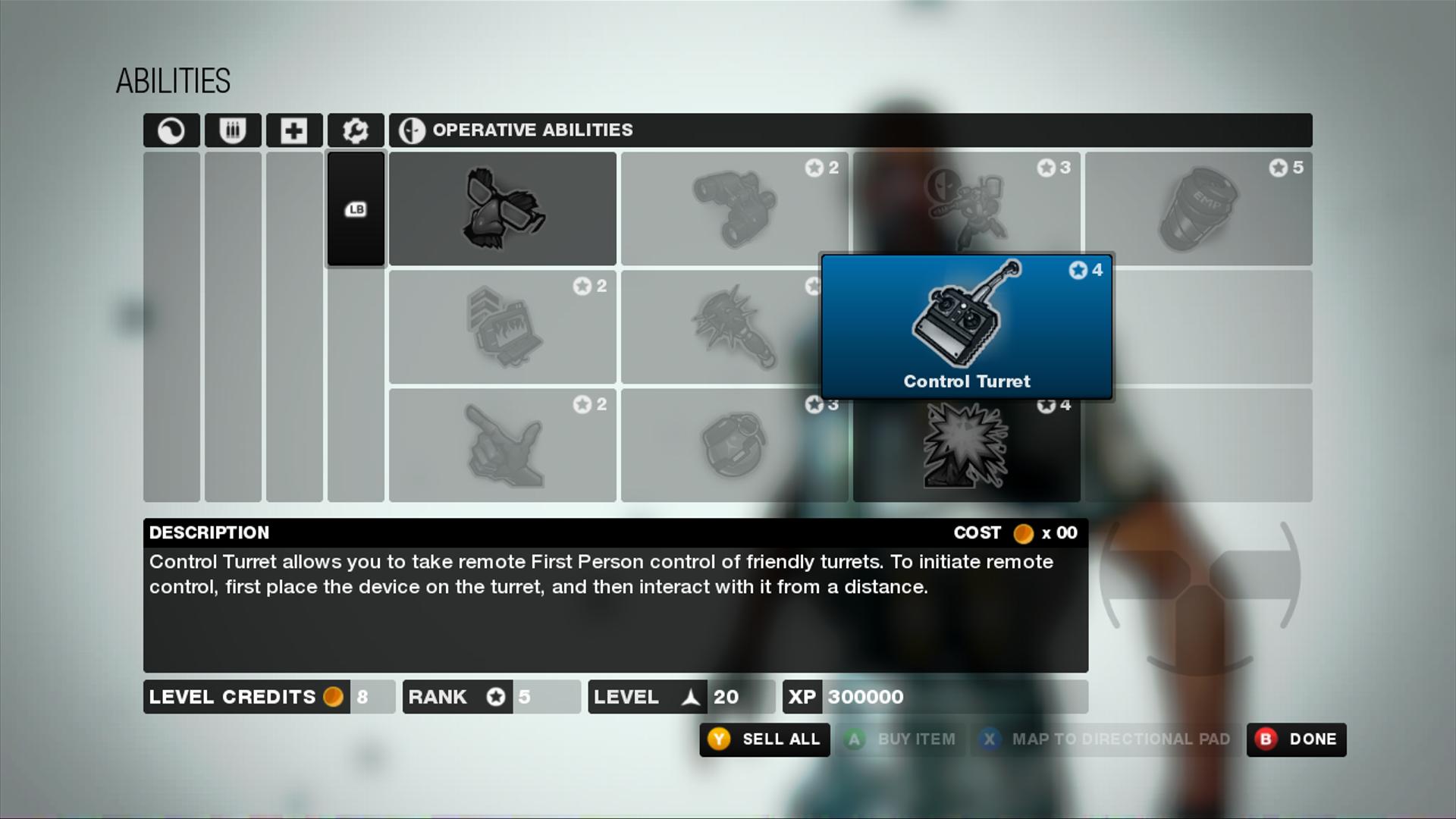
Task: Buy the highlighted item
Action: [x=901, y=739]
